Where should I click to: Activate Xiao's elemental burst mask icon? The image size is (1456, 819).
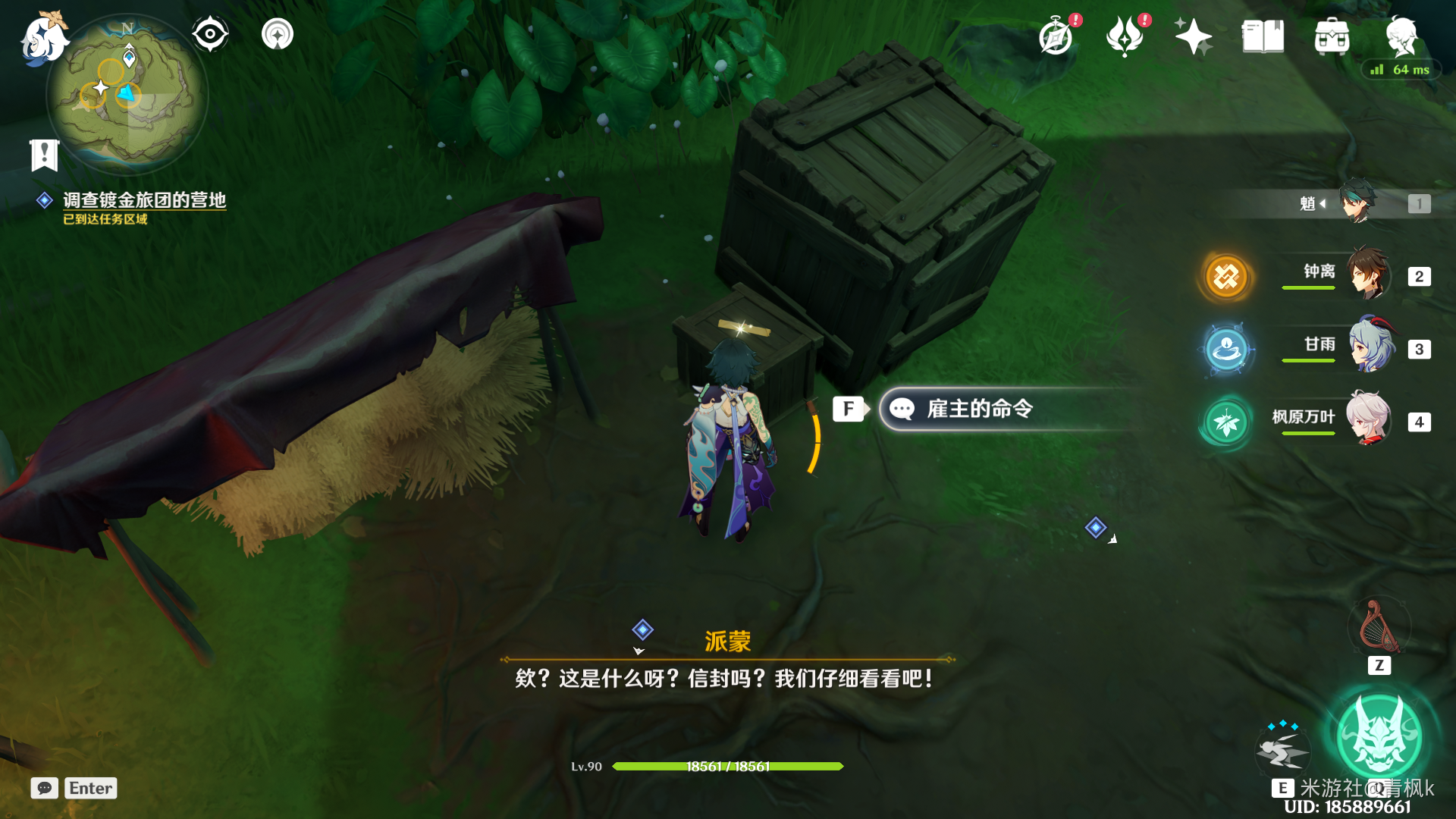(x=1379, y=737)
